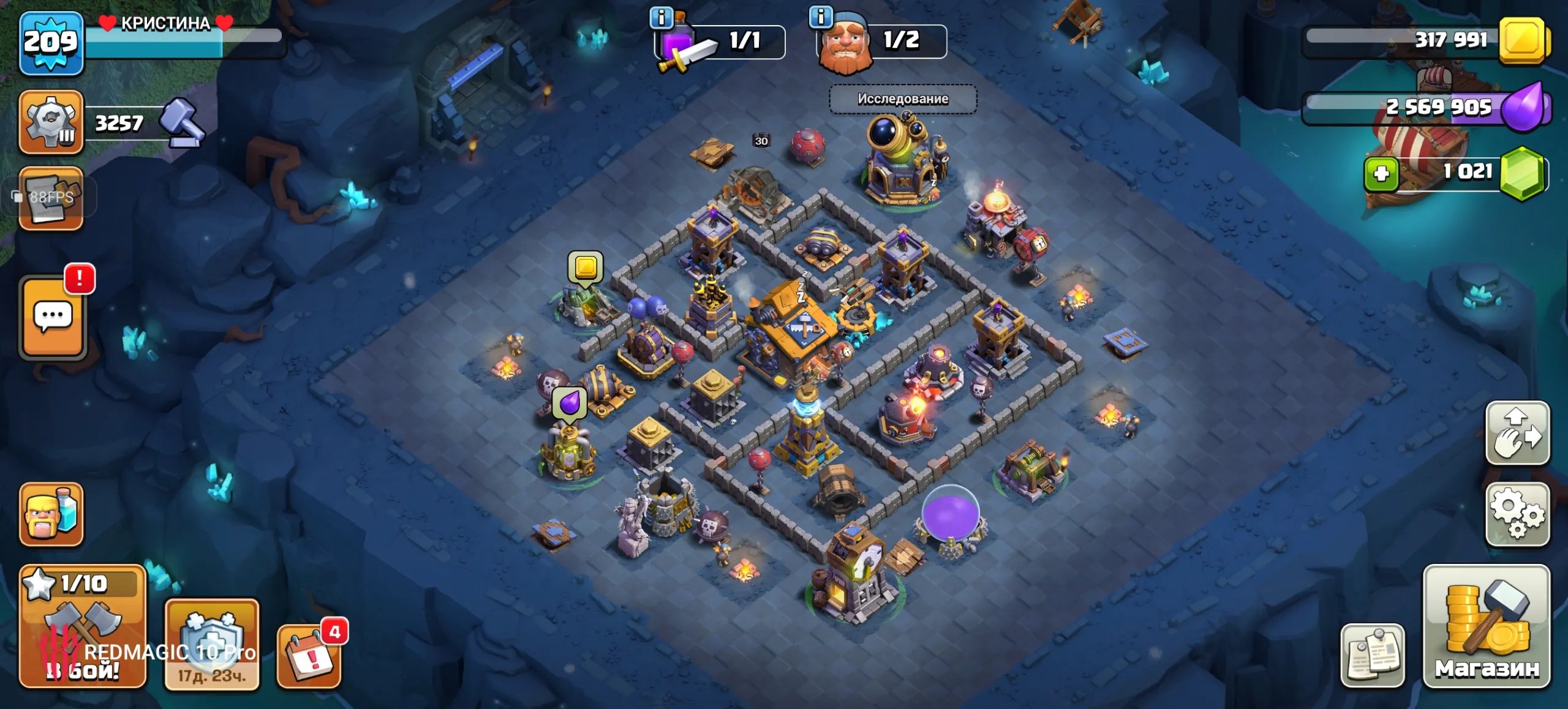Screen dimensions: 1568x709
Task: Open the notes clipboard beside the shop
Action: coord(1372,655)
